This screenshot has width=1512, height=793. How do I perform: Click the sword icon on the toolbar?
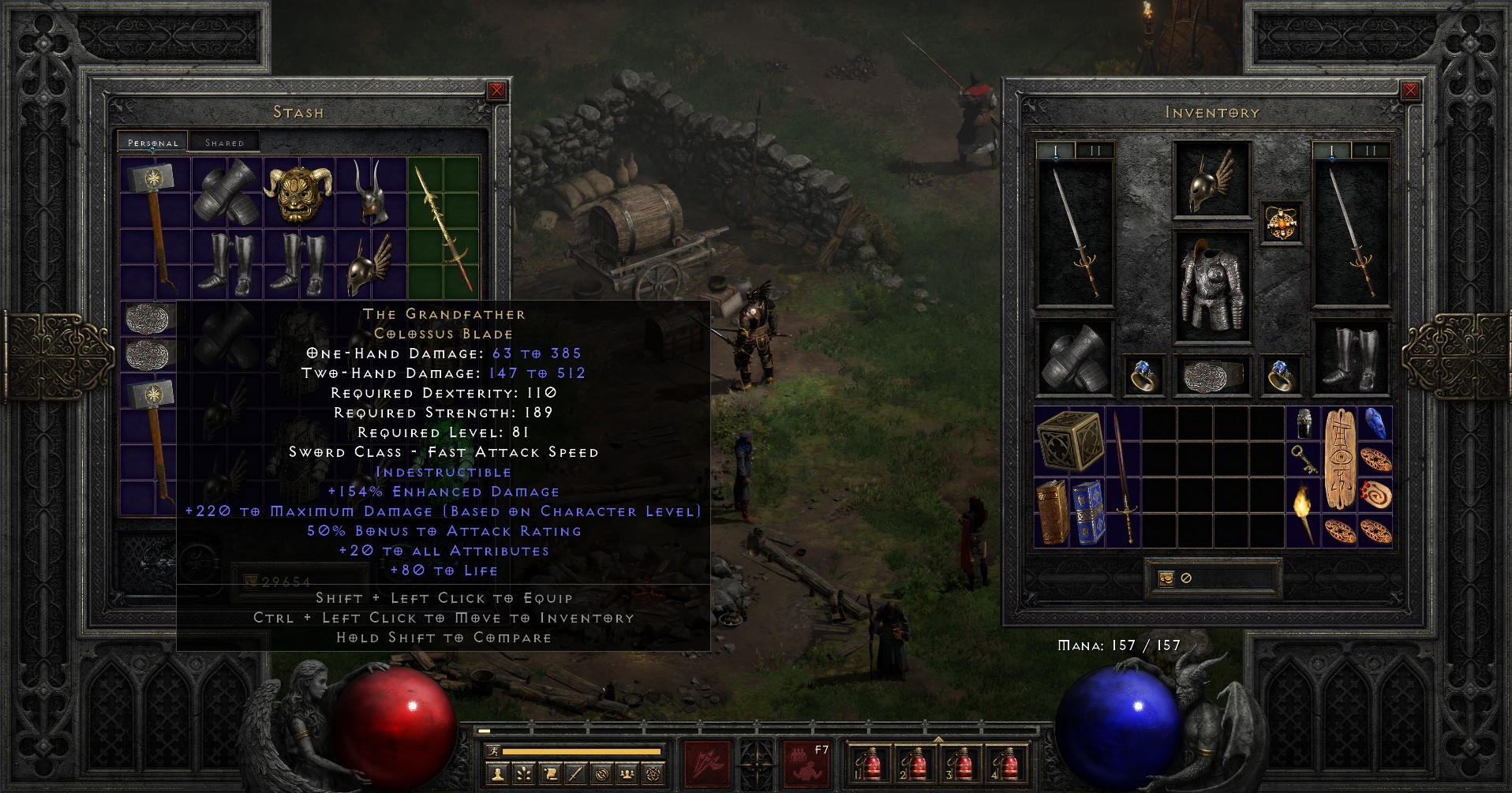575,775
